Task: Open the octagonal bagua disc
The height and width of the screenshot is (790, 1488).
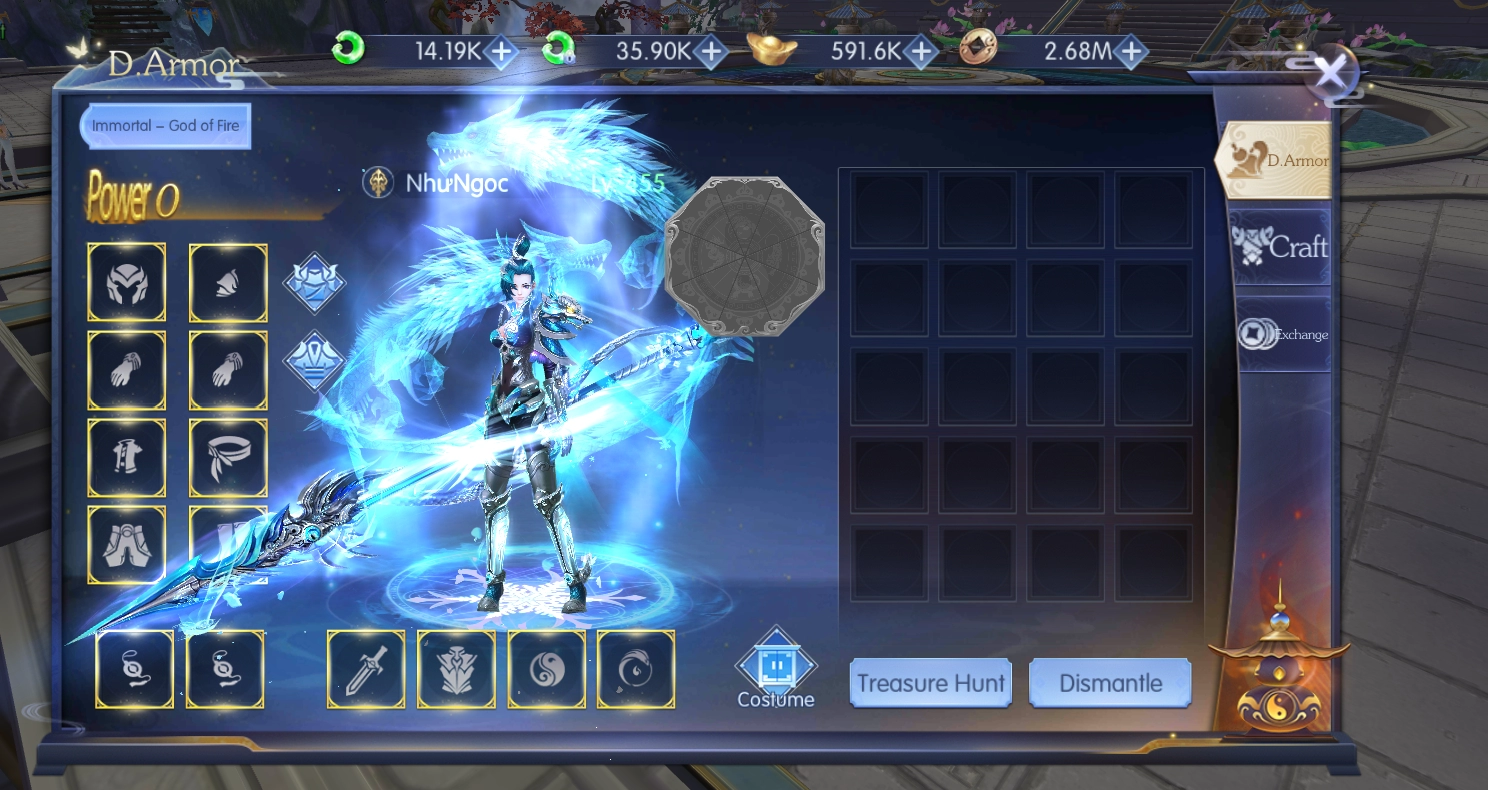Action: [744, 256]
